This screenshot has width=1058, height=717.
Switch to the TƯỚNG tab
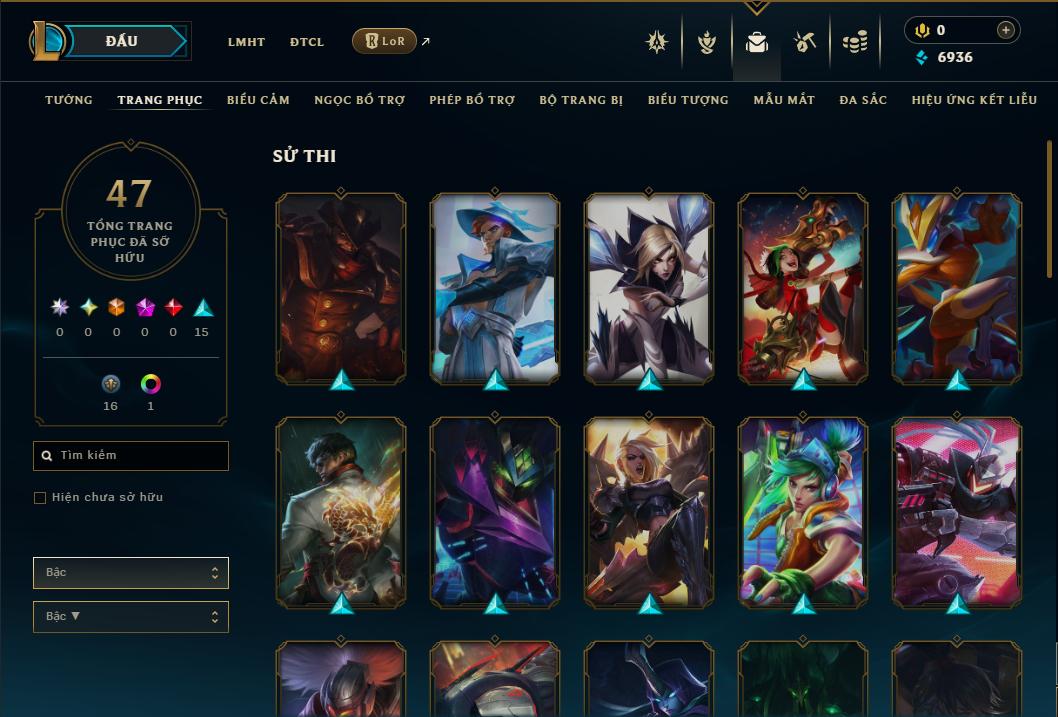point(69,100)
